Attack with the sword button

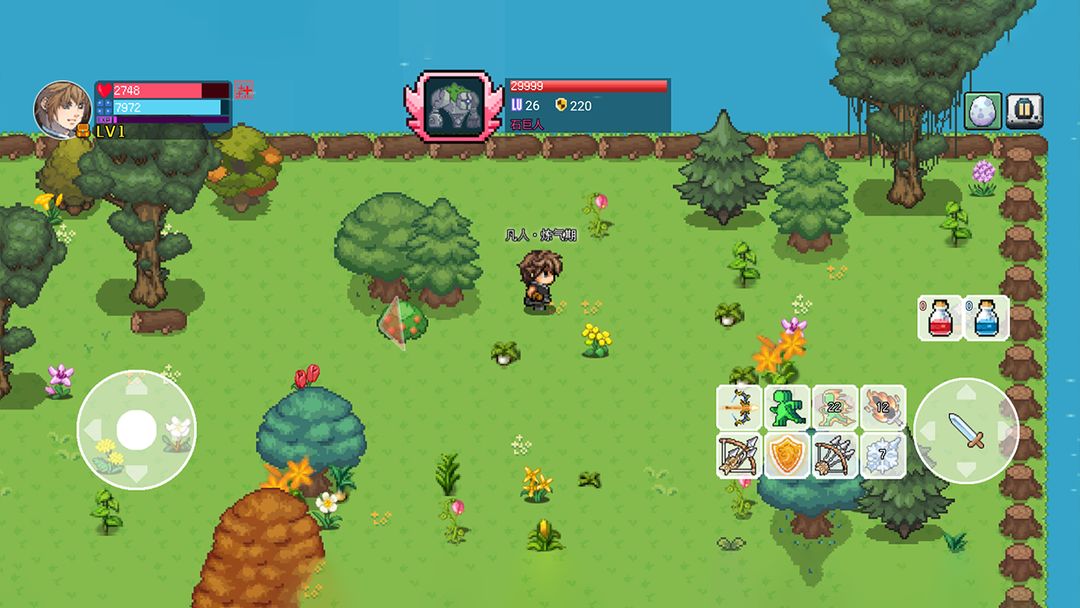pos(966,431)
